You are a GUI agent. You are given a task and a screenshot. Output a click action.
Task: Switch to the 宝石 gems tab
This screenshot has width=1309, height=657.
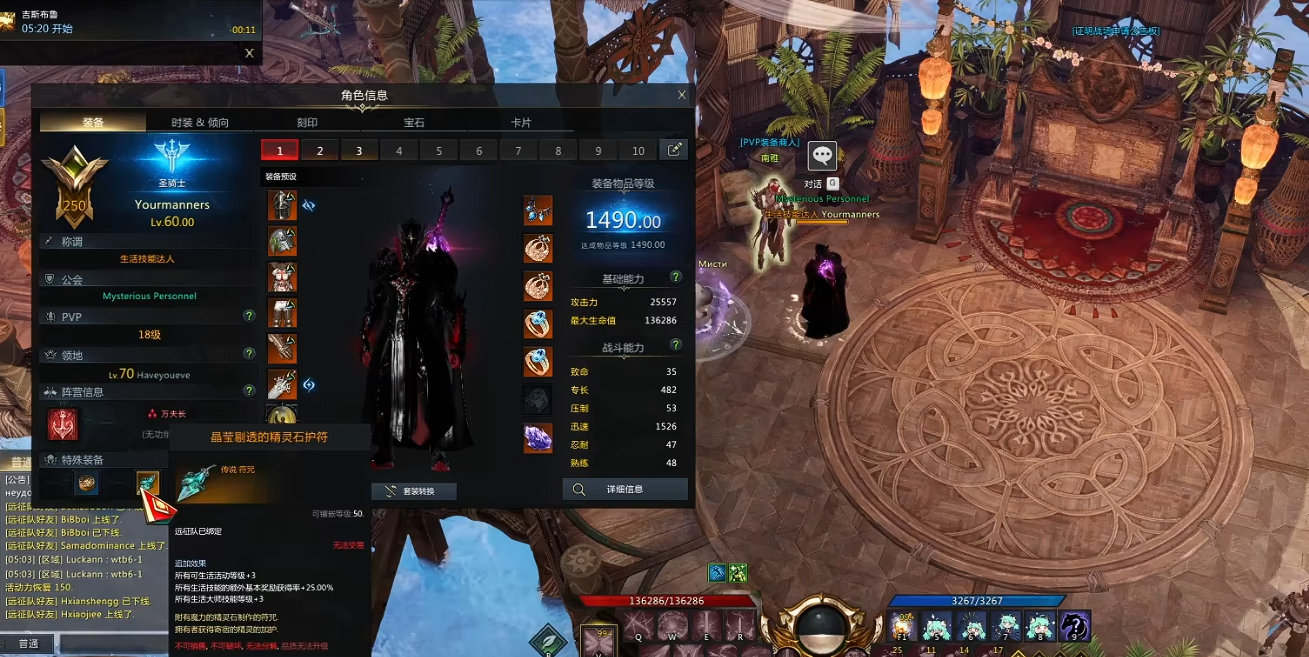pos(414,122)
